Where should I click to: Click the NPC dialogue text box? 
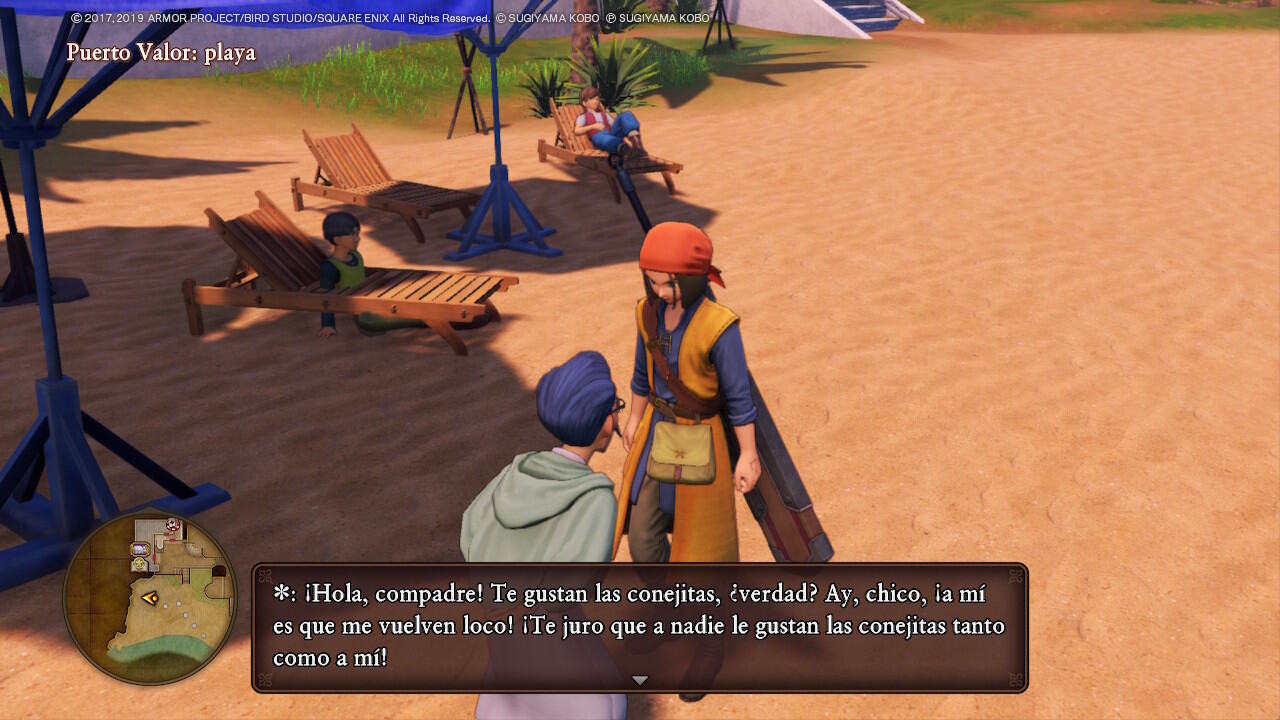(640, 626)
